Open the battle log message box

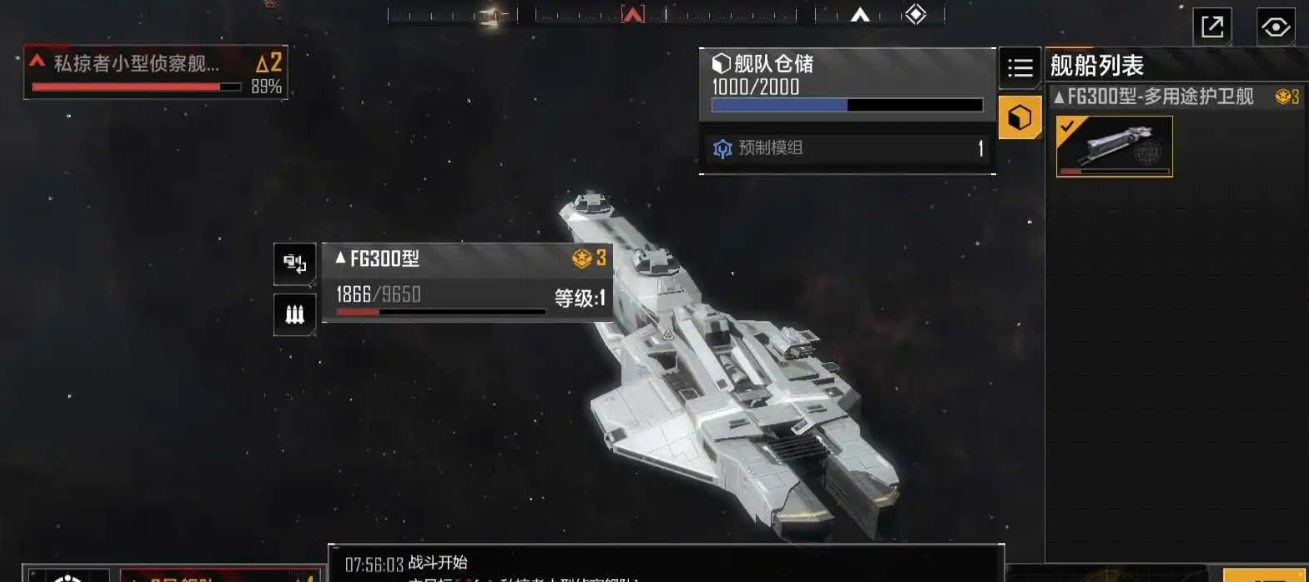pos(665,564)
